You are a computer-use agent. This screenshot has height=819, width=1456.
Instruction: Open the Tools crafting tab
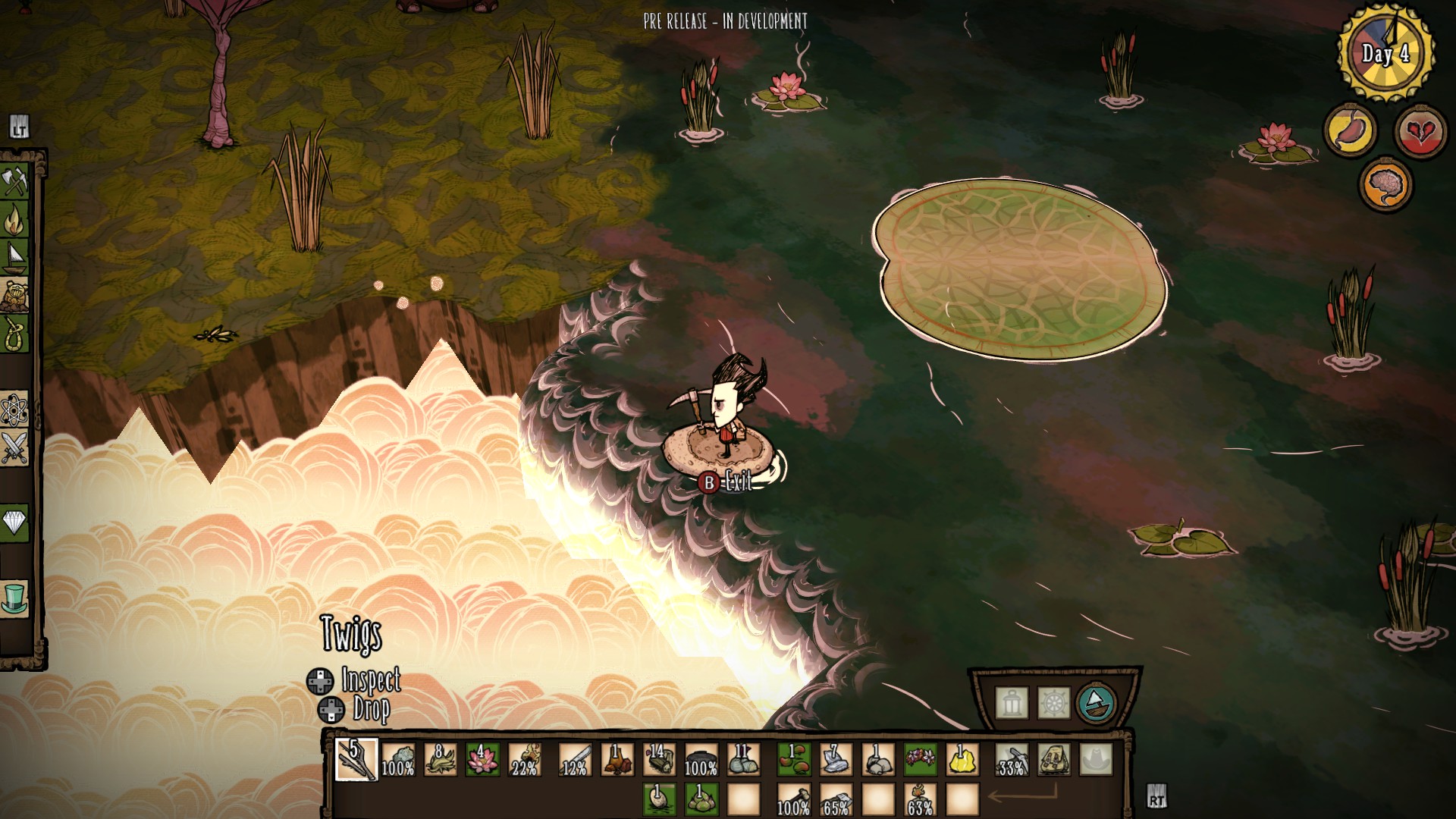(x=14, y=182)
